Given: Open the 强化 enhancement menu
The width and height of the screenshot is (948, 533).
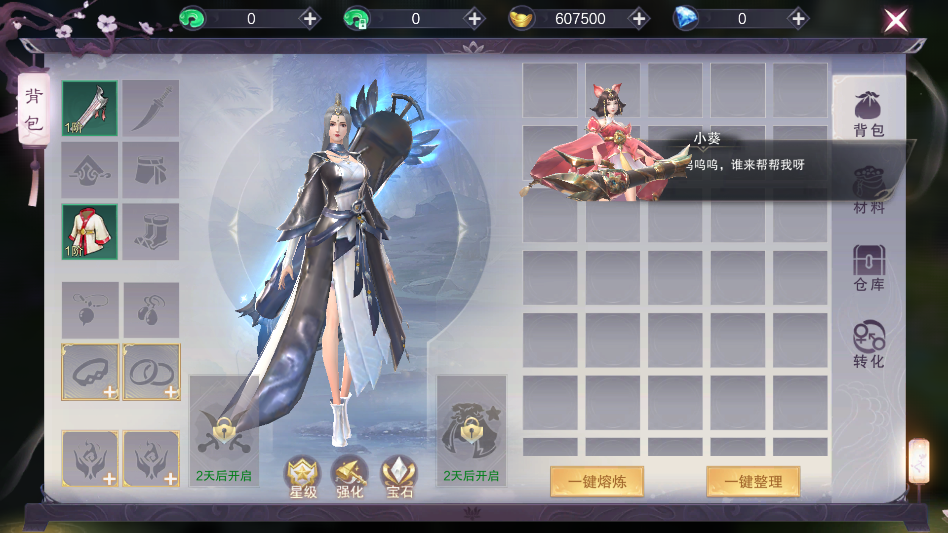Looking at the screenshot, I should tap(350, 477).
